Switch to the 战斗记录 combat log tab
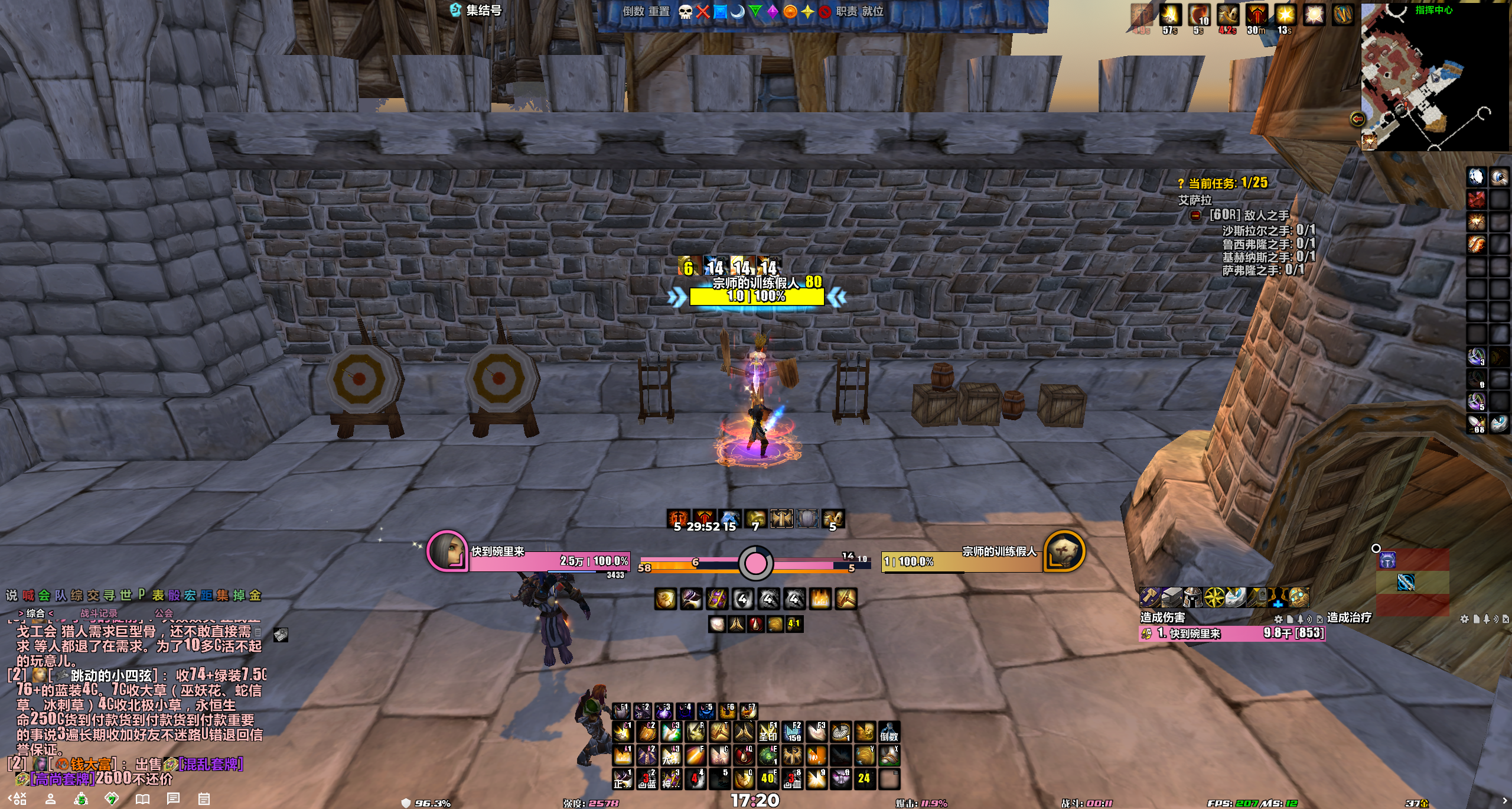The width and height of the screenshot is (1512, 809). (x=99, y=613)
